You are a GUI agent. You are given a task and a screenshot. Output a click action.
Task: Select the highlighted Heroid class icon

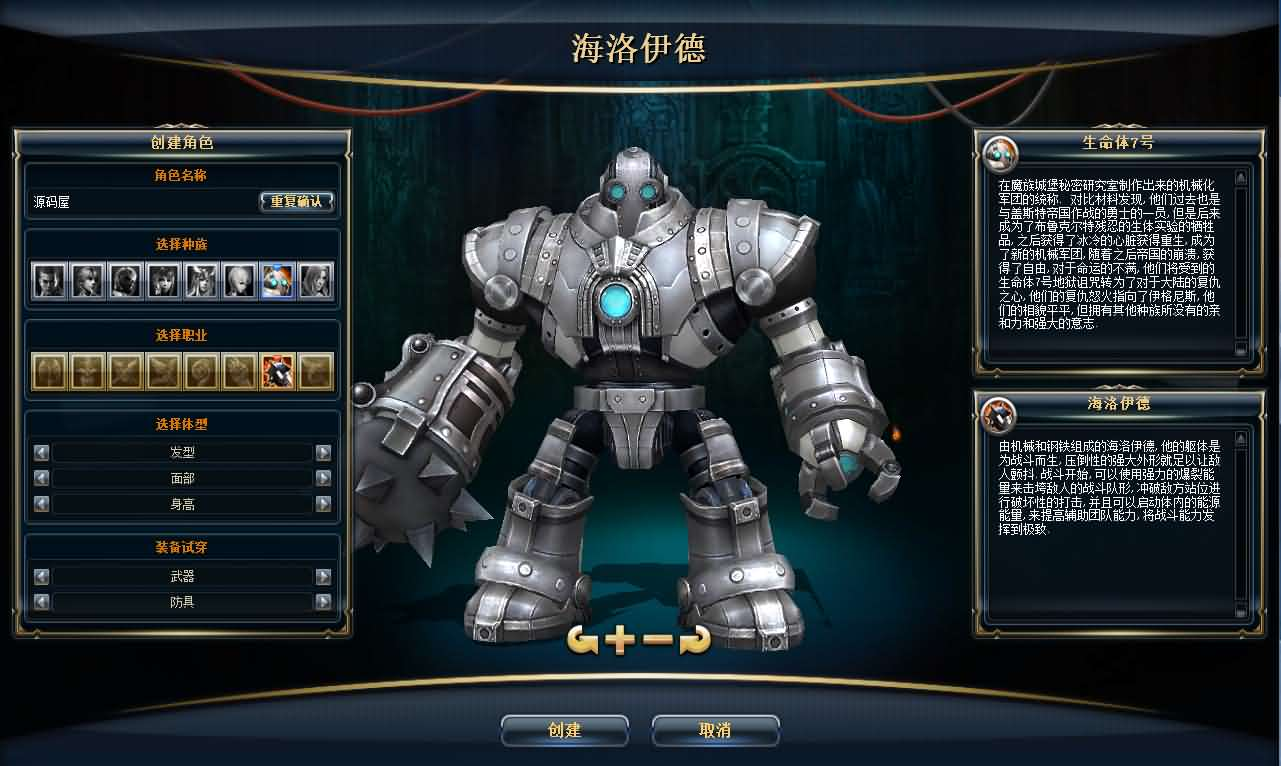pos(279,369)
